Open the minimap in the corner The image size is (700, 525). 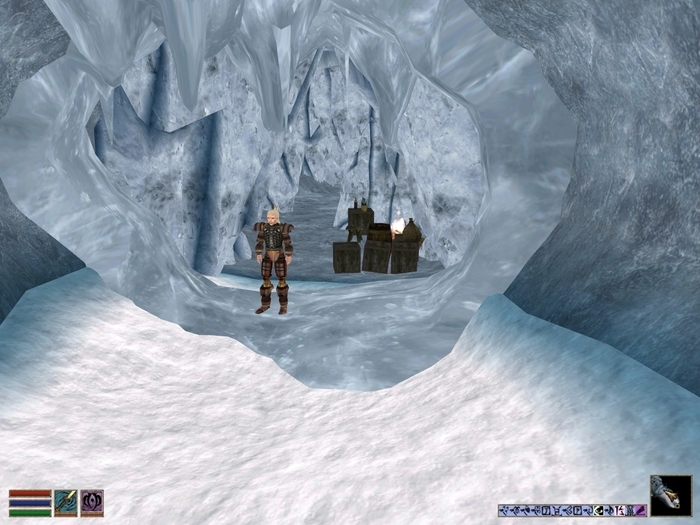tap(670, 495)
